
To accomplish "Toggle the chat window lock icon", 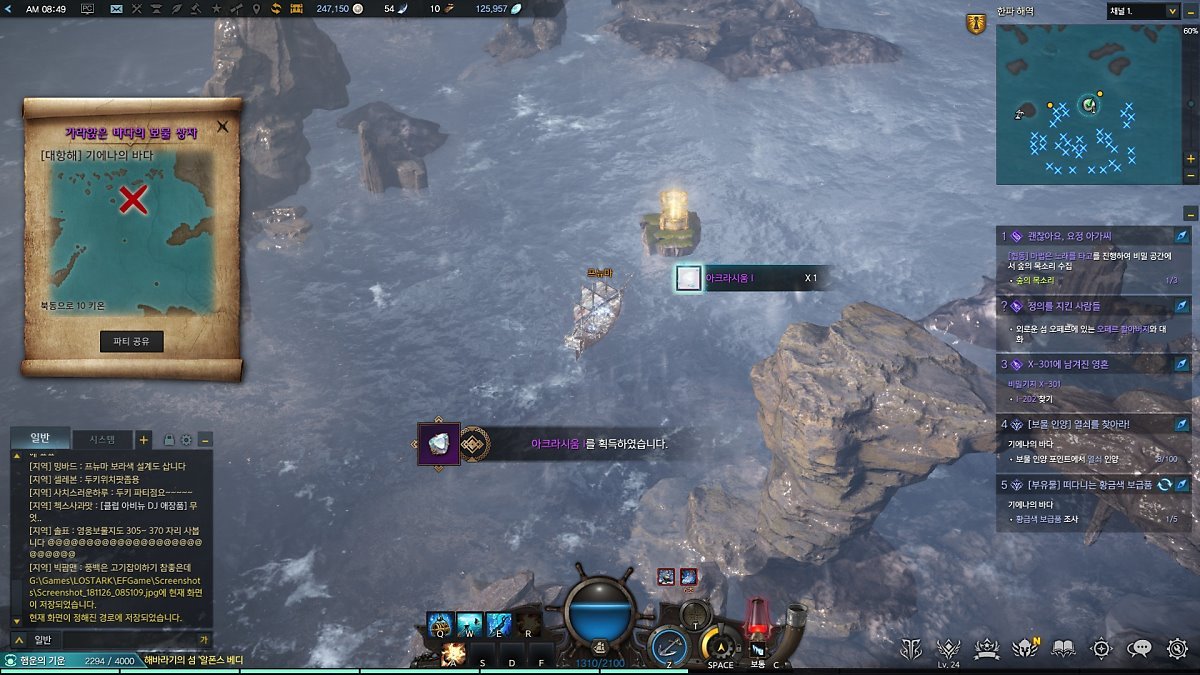I will click(169, 439).
